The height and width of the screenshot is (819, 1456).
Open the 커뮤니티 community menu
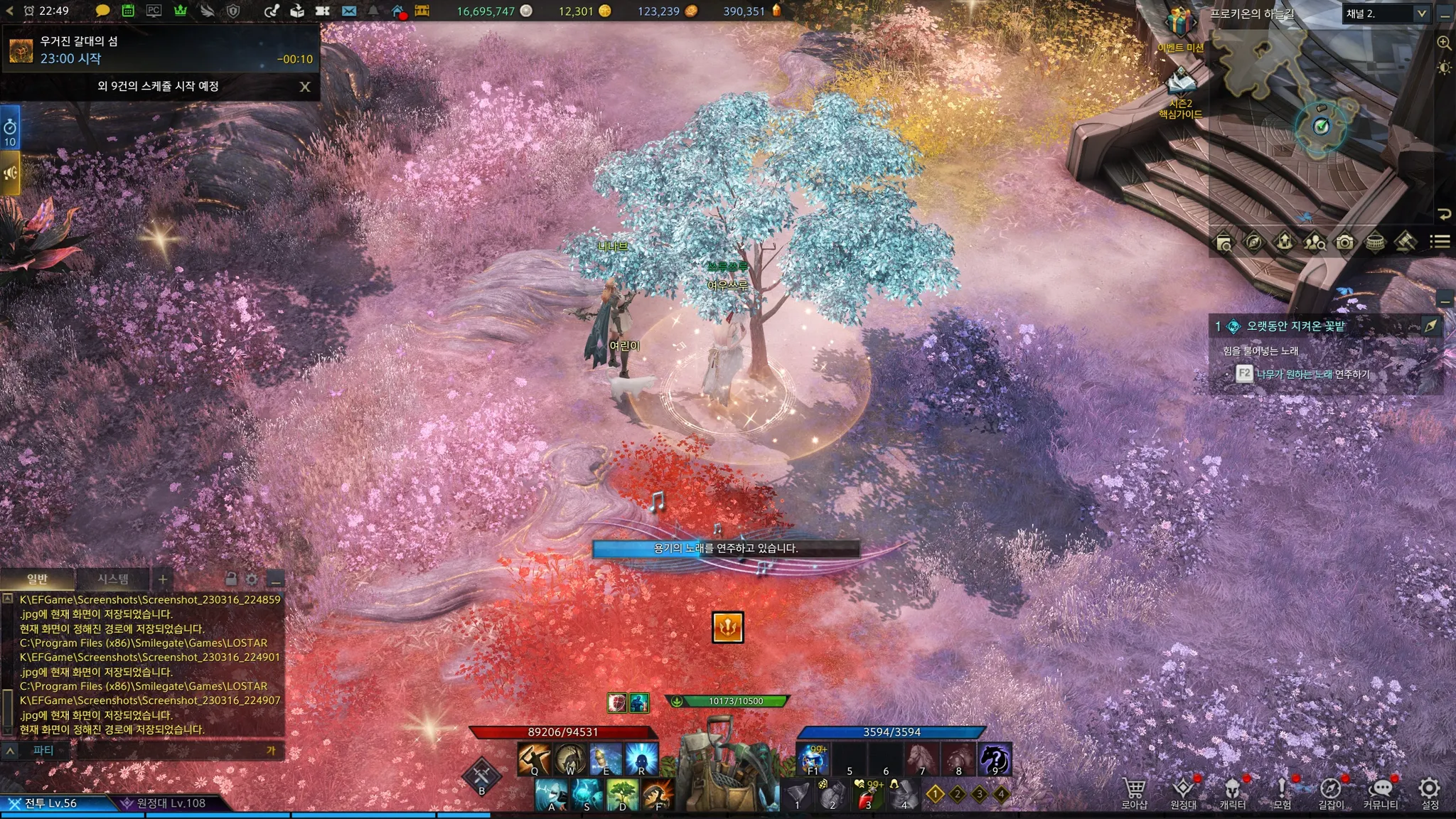pyautogui.click(x=1381, y=793)
